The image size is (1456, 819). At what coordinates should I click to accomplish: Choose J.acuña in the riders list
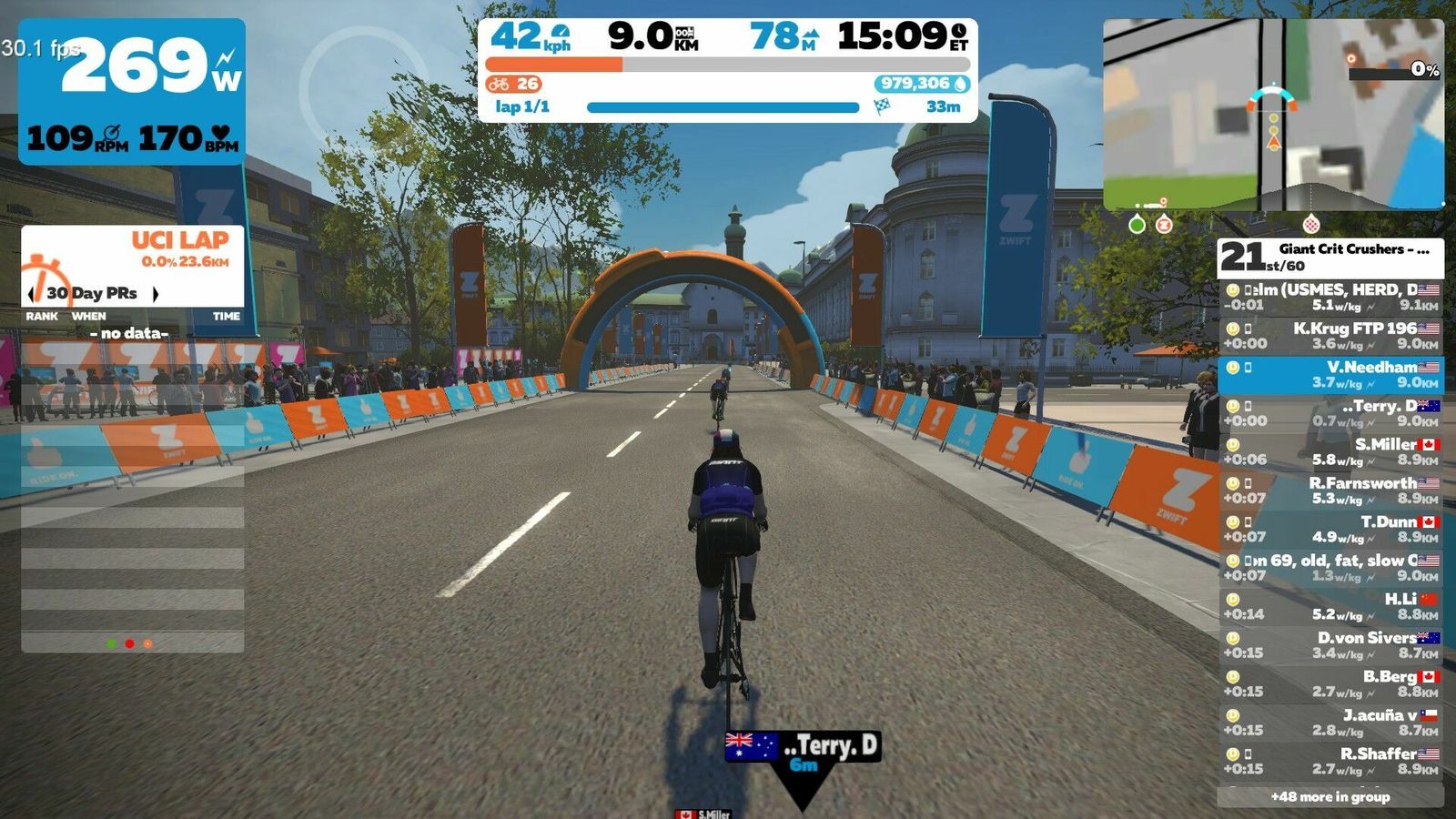point(1330,723)
